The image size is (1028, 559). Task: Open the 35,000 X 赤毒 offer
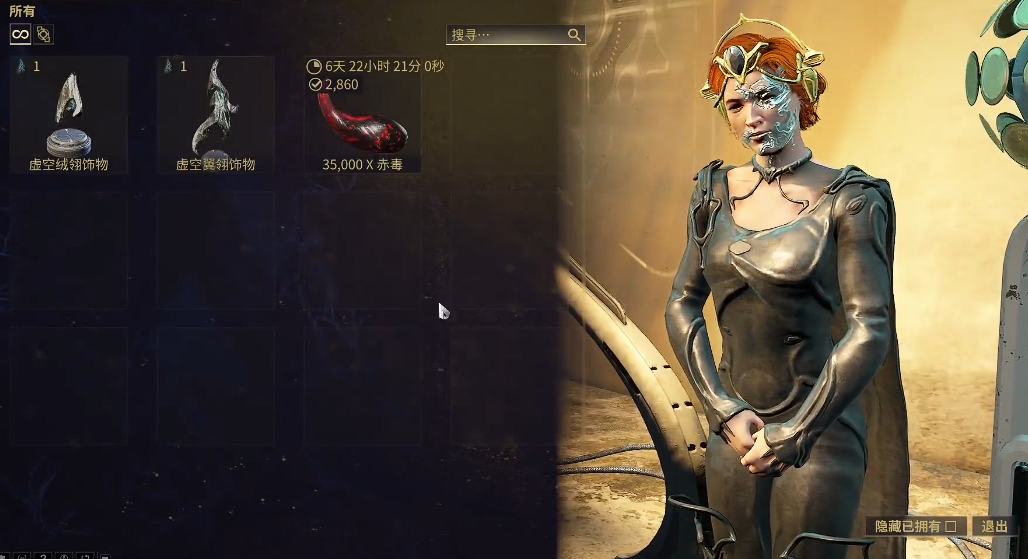click(362, 115)
